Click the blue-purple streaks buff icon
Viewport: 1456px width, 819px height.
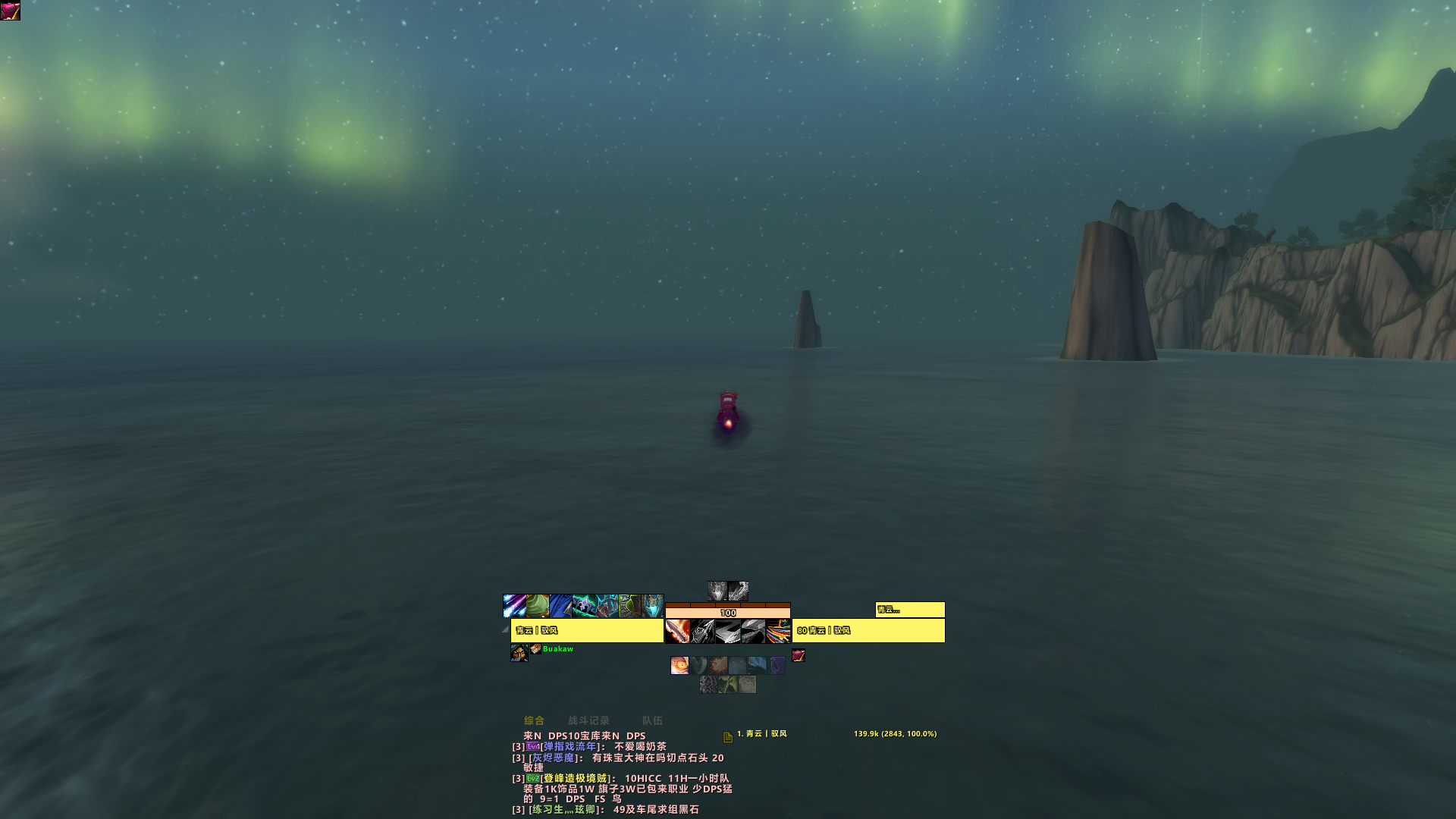[514, 606]
